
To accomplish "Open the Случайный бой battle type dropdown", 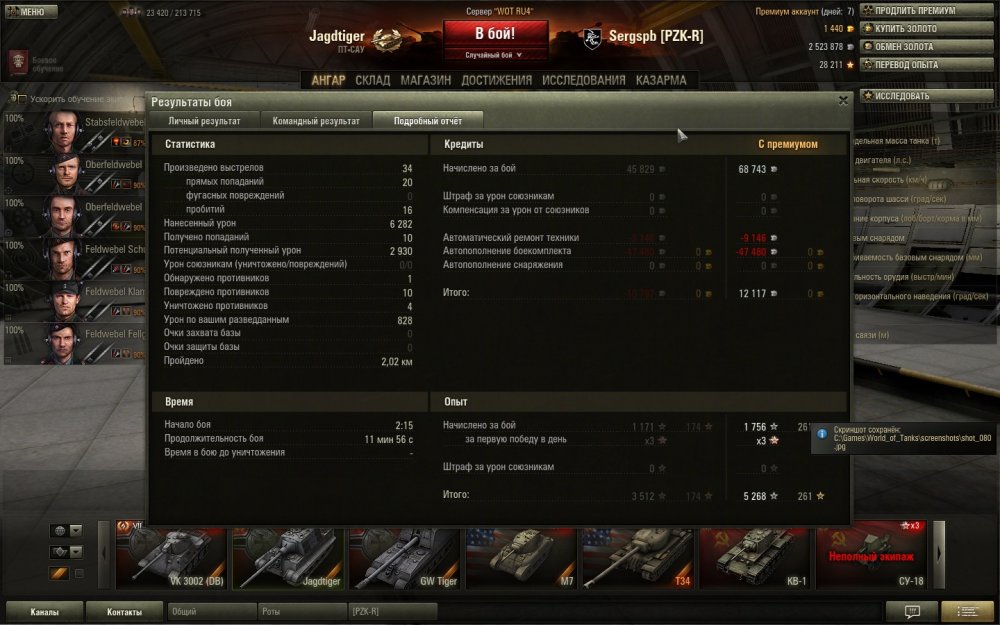I will coord(496,55).
